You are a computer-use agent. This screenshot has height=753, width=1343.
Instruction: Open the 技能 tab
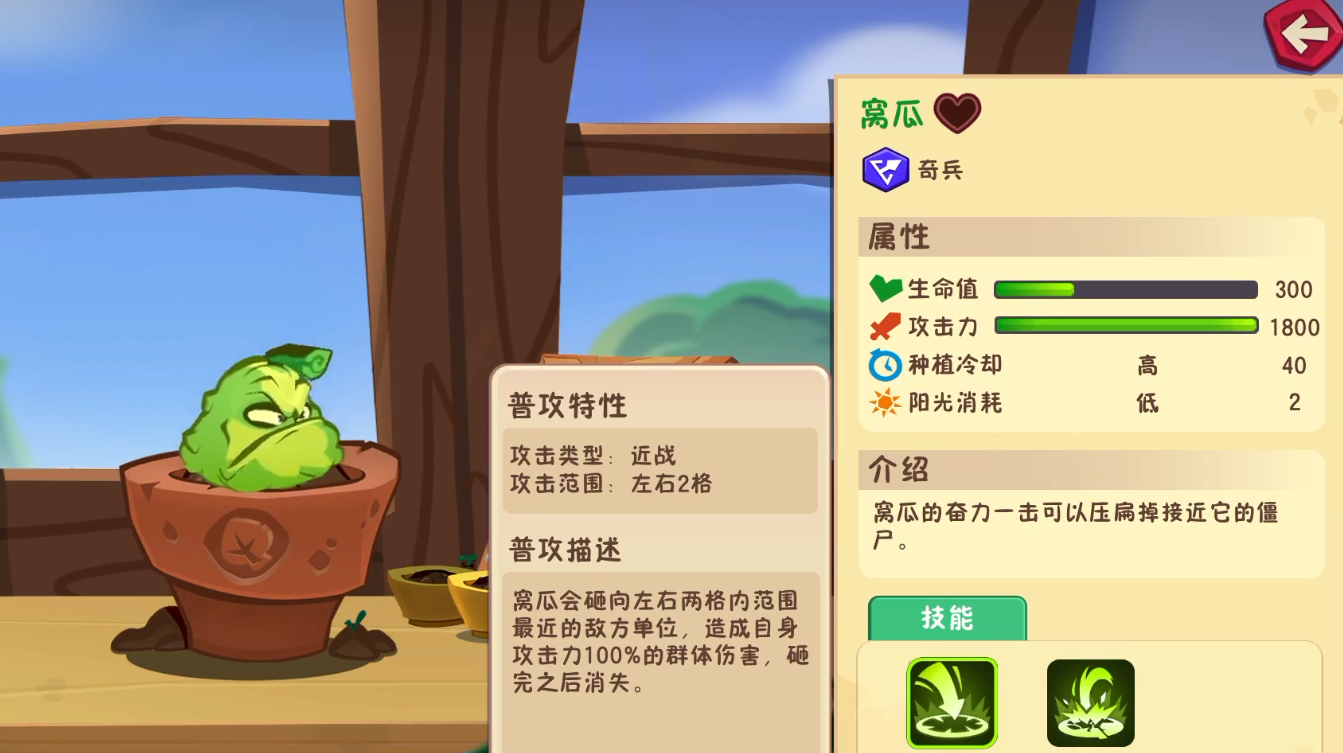[949, 618]
